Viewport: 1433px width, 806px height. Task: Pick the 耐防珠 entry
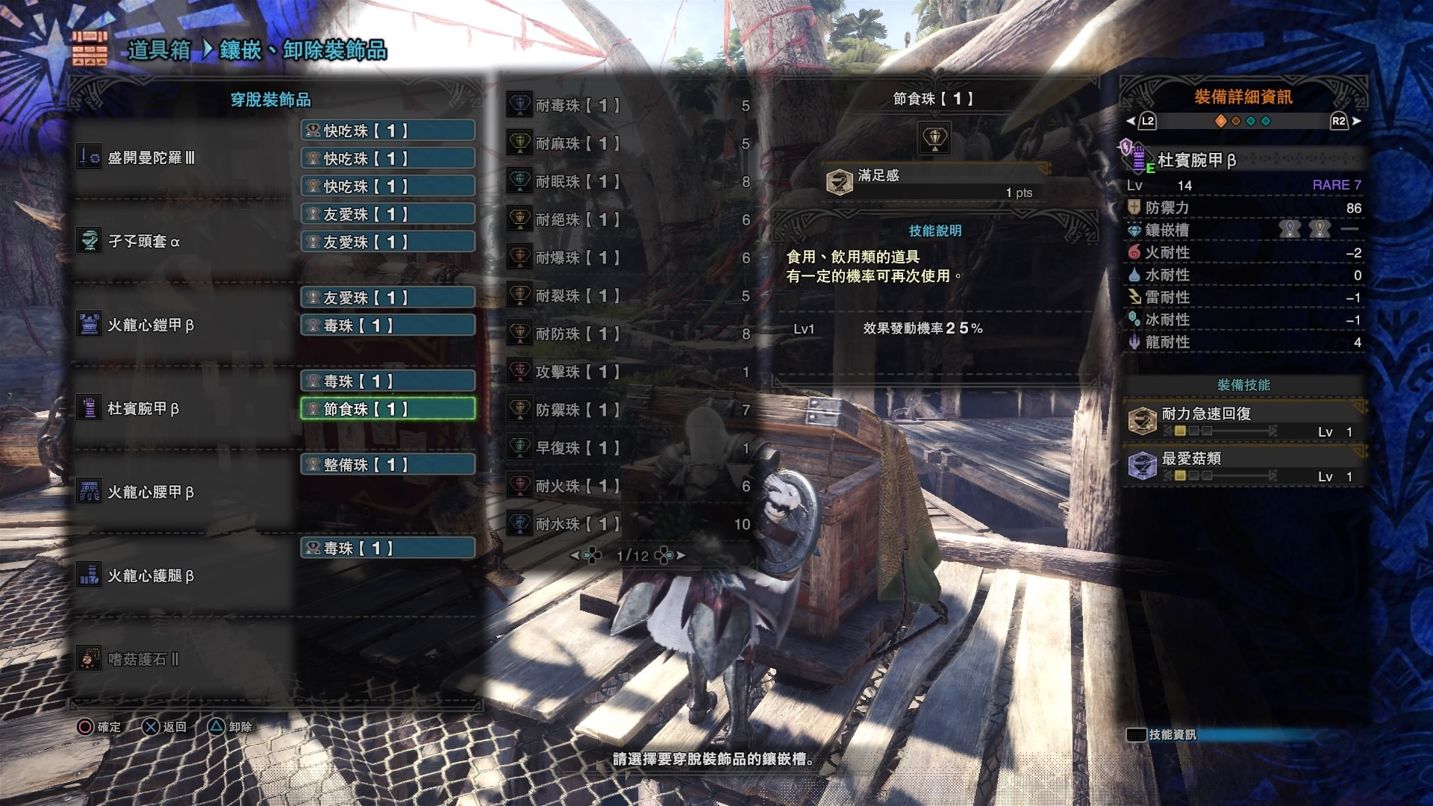pos(627,334)
